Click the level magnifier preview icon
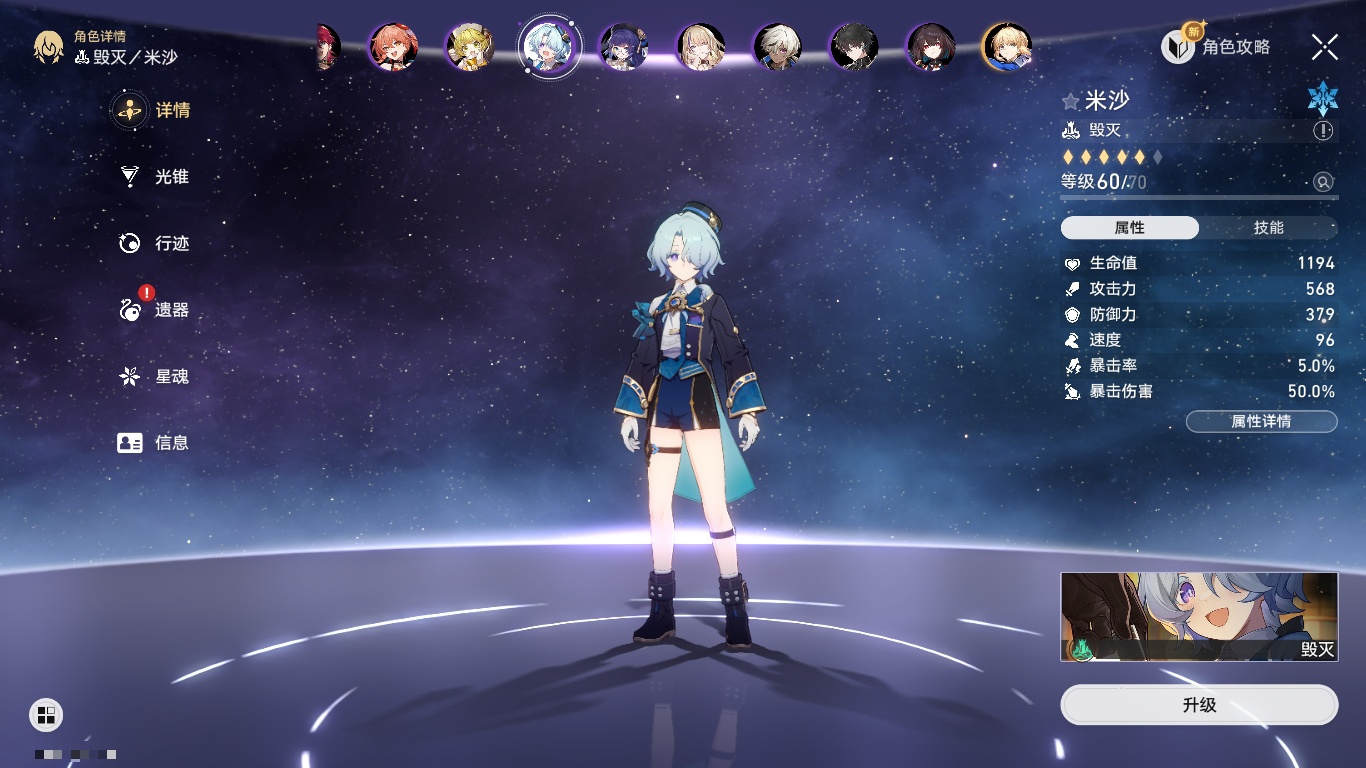1366x768 pixels. [1323, 182]
